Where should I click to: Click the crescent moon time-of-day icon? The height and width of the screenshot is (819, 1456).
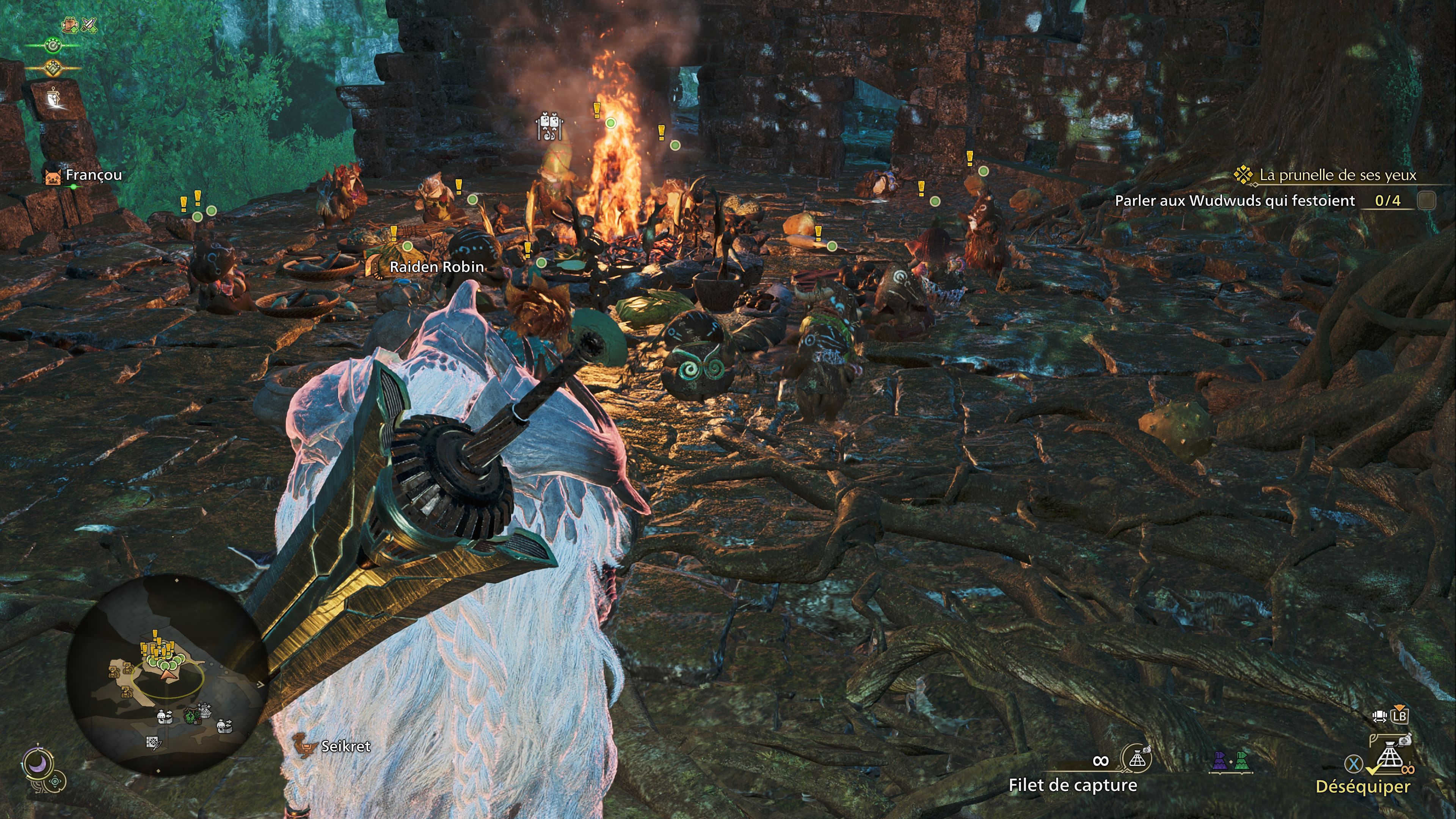click(38, 764)
